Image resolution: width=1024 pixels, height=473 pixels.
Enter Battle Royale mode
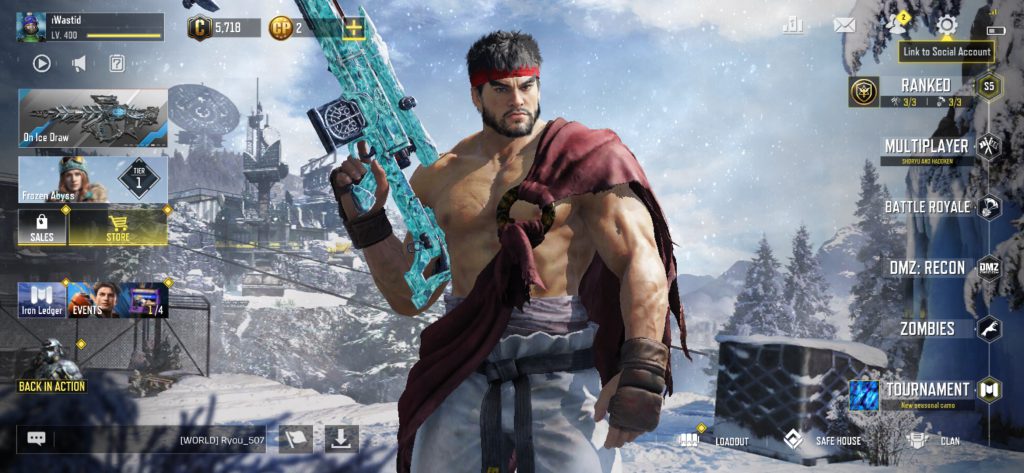pyautogui.click(x=927, y=207)
